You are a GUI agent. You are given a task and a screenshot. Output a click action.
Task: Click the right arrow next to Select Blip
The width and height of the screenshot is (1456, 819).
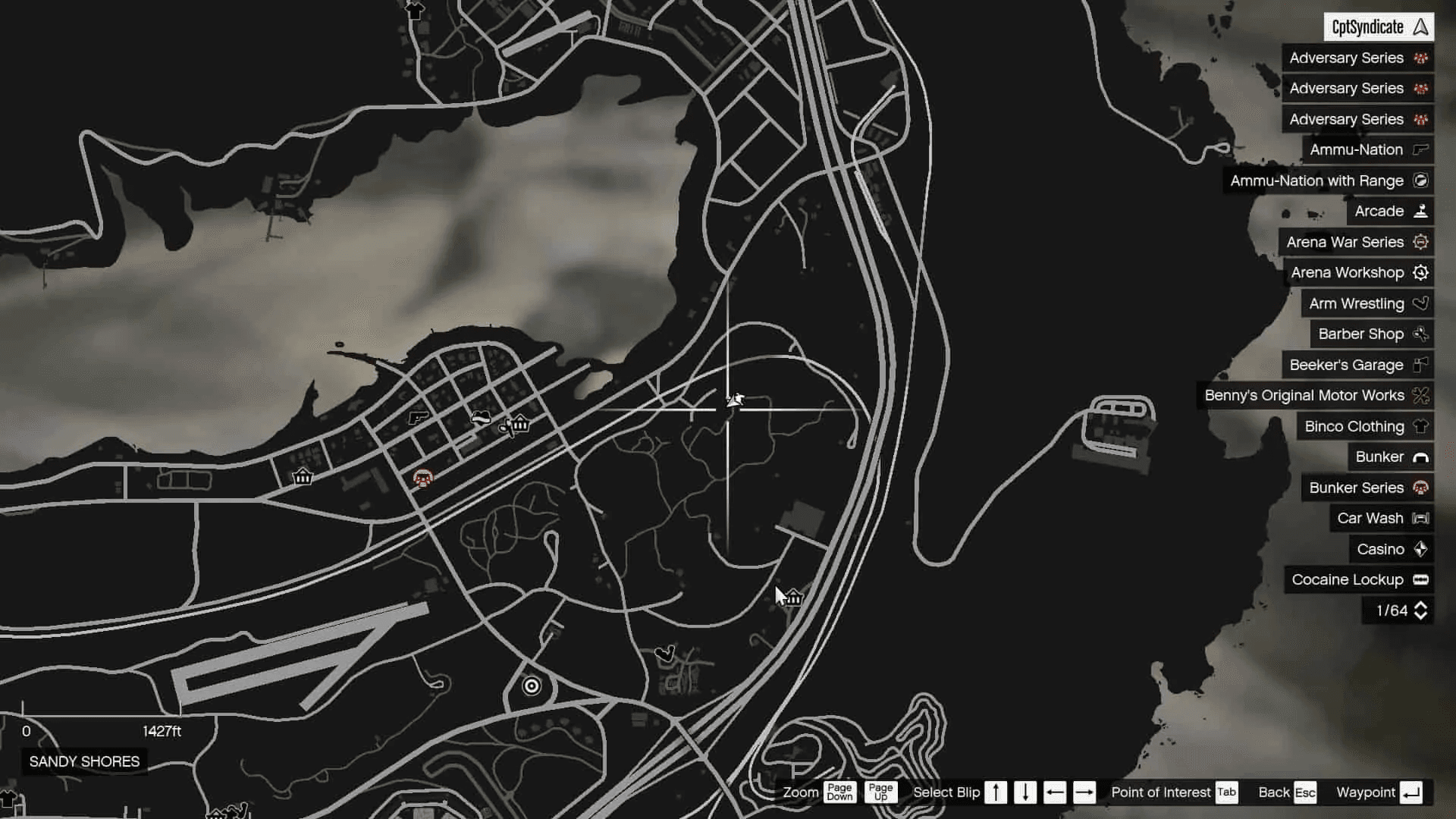point(1084,792)
